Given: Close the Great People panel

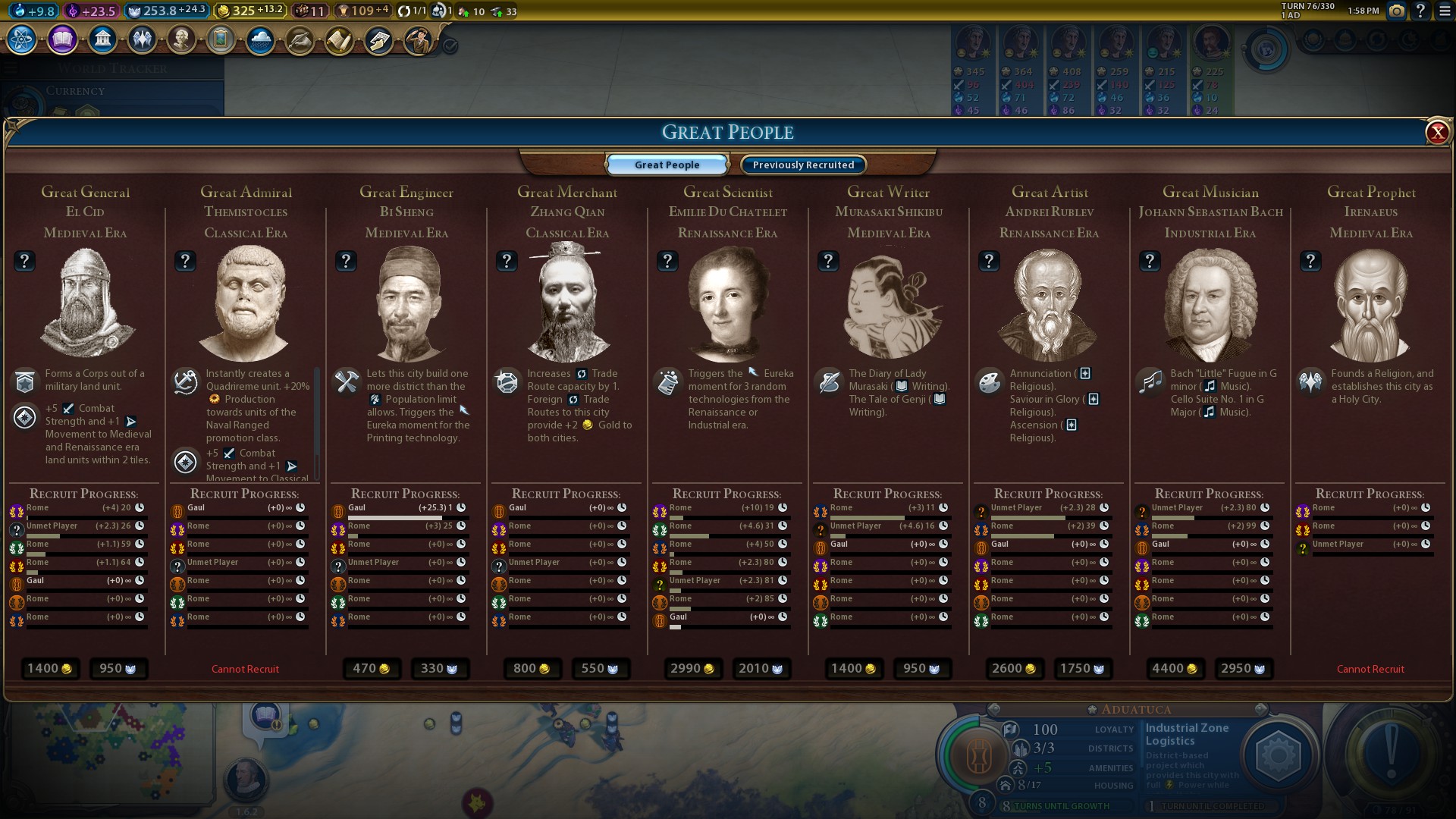Looking at the screenshot, I should coord(1437,133).
